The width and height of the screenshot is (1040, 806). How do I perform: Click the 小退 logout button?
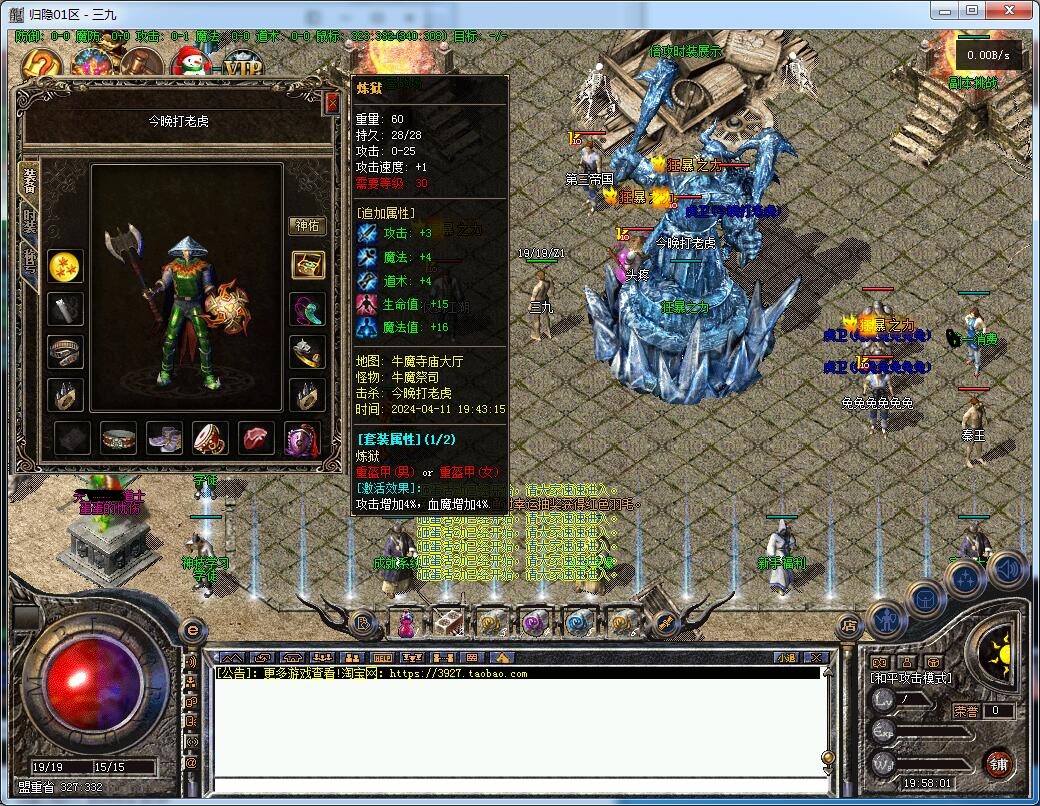point(785,658)
